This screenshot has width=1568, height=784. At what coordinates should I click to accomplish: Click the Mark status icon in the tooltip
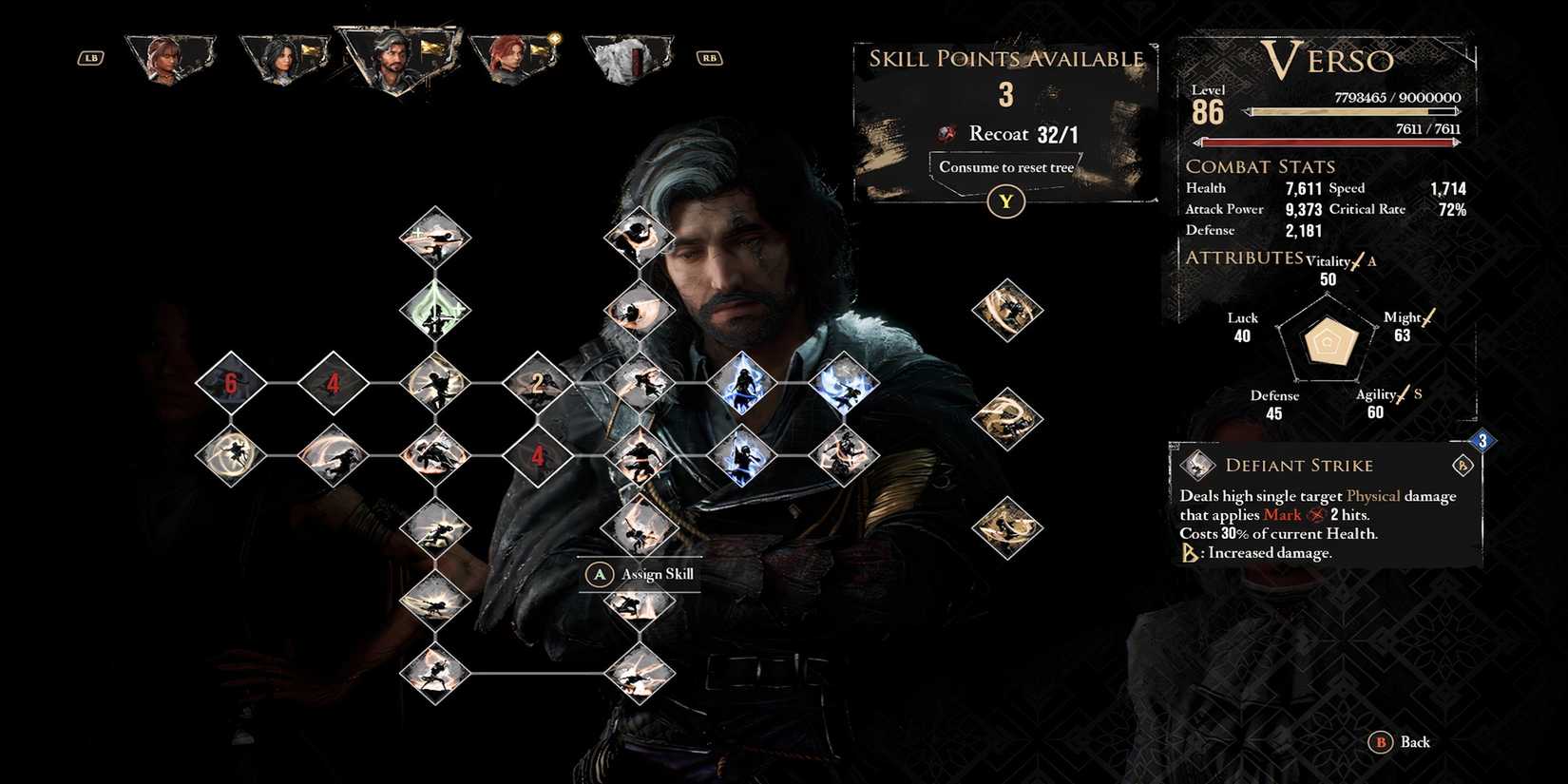(x=1314, y=515)
